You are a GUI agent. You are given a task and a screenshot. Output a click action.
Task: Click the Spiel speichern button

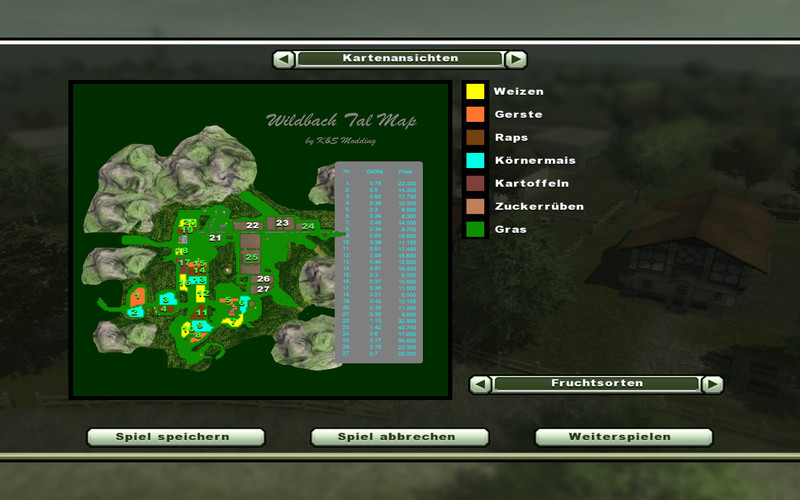175,437
